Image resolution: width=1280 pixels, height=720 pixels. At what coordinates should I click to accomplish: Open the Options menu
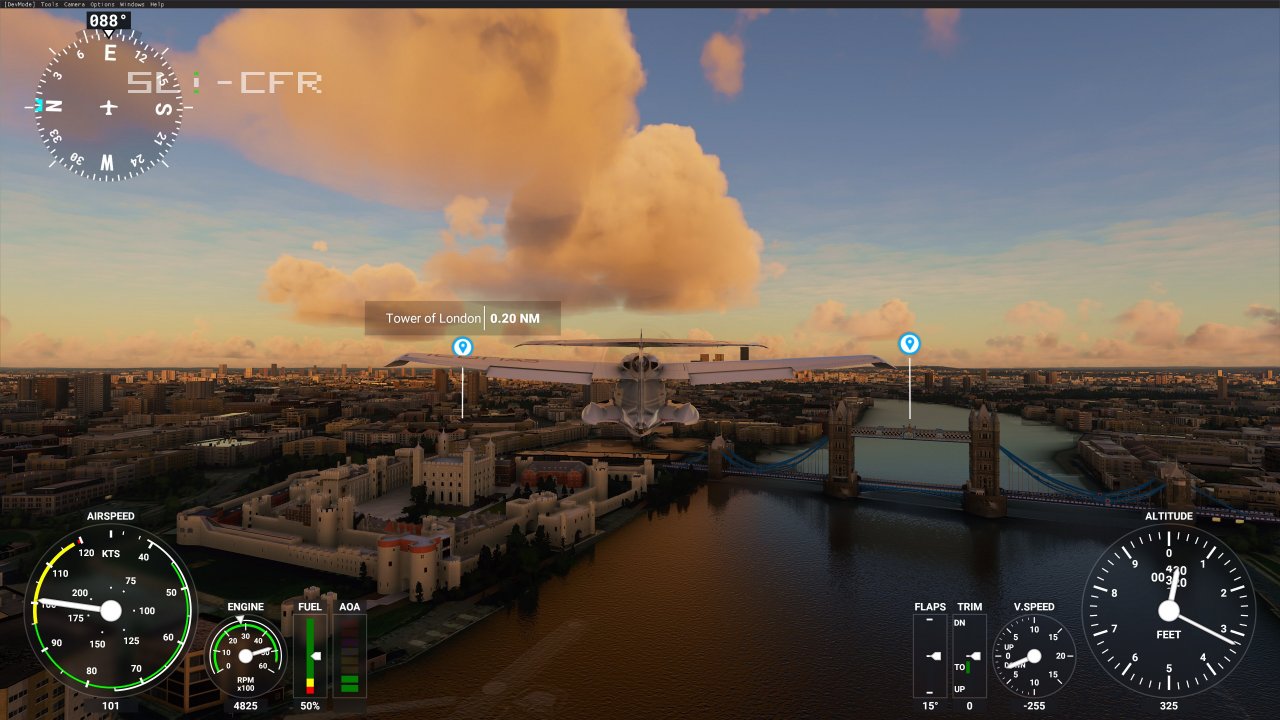point(101,4)
